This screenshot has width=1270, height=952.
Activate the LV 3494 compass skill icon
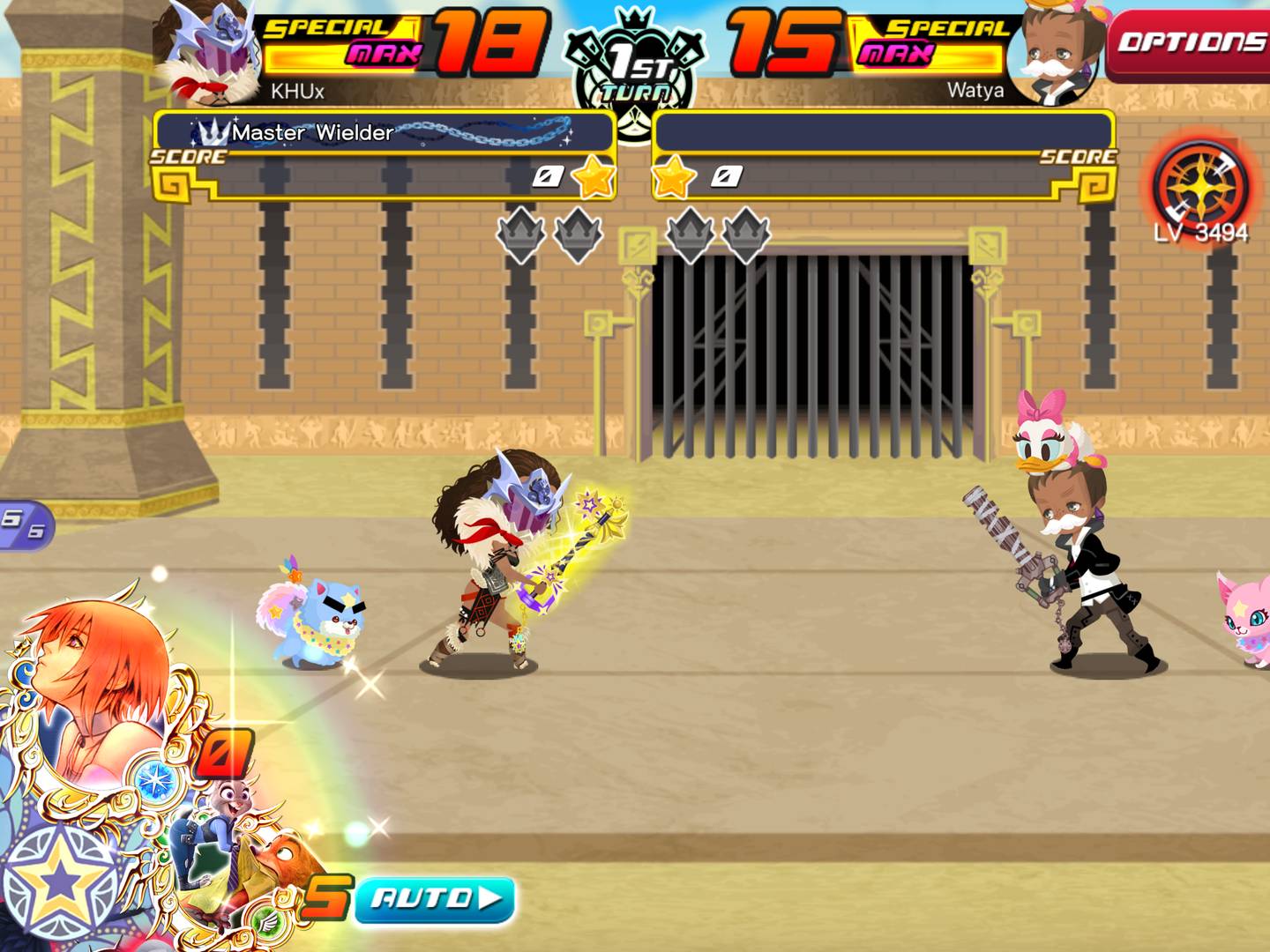(1200, 188)
